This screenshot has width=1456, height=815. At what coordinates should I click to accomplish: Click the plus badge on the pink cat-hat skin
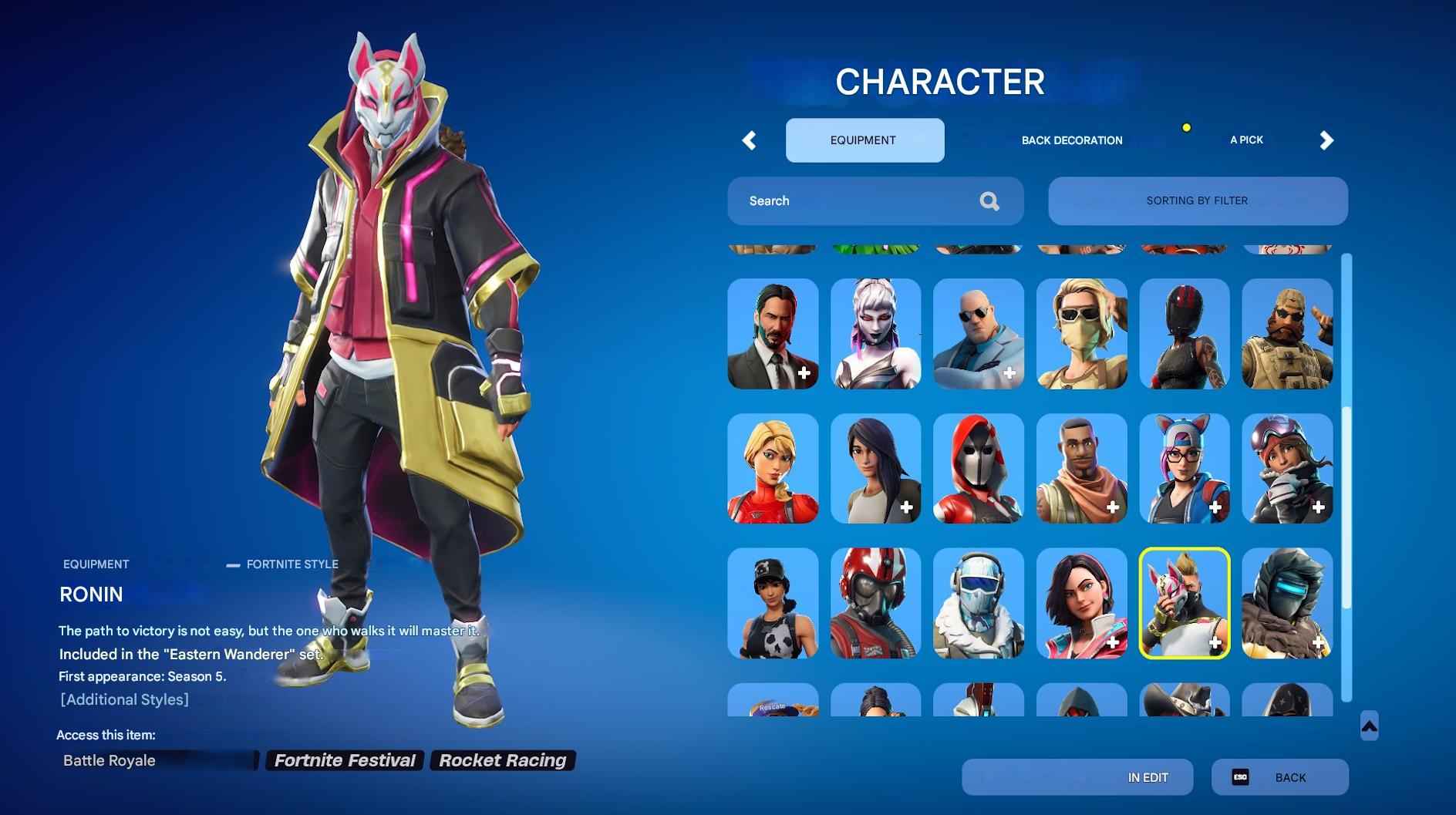pyautogui.click(x=1216, y=507)
